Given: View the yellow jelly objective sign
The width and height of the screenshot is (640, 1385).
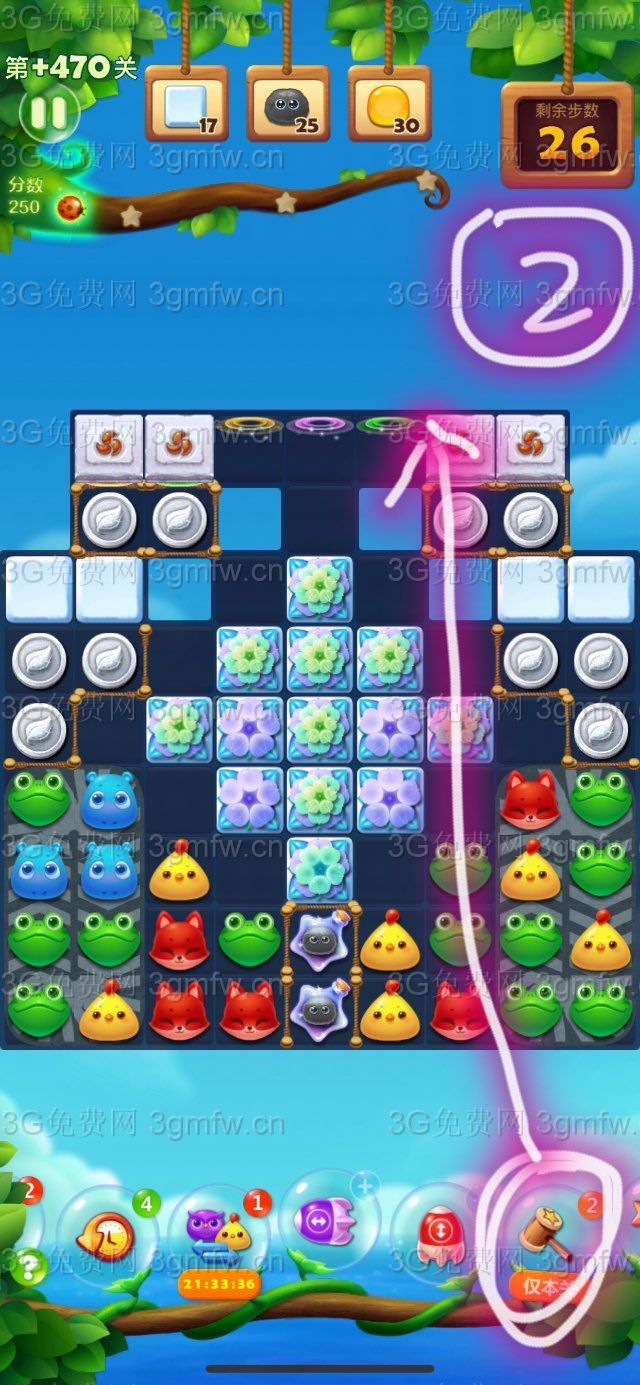Looking at the screenshot, I should pyautogui.click(x=389, y=105).
